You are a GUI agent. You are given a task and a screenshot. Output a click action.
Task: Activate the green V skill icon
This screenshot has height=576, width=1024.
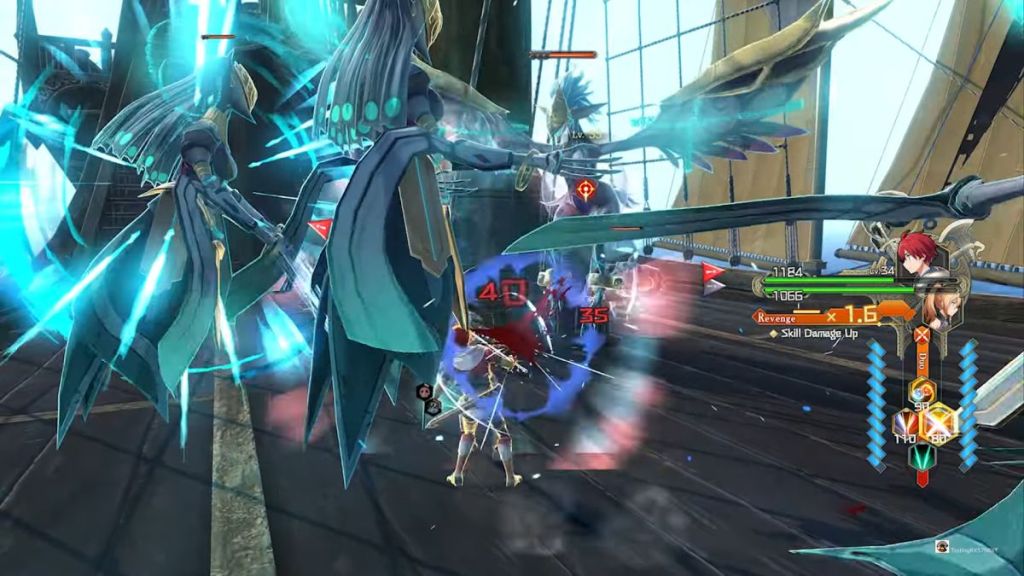(x=922, y=456)
